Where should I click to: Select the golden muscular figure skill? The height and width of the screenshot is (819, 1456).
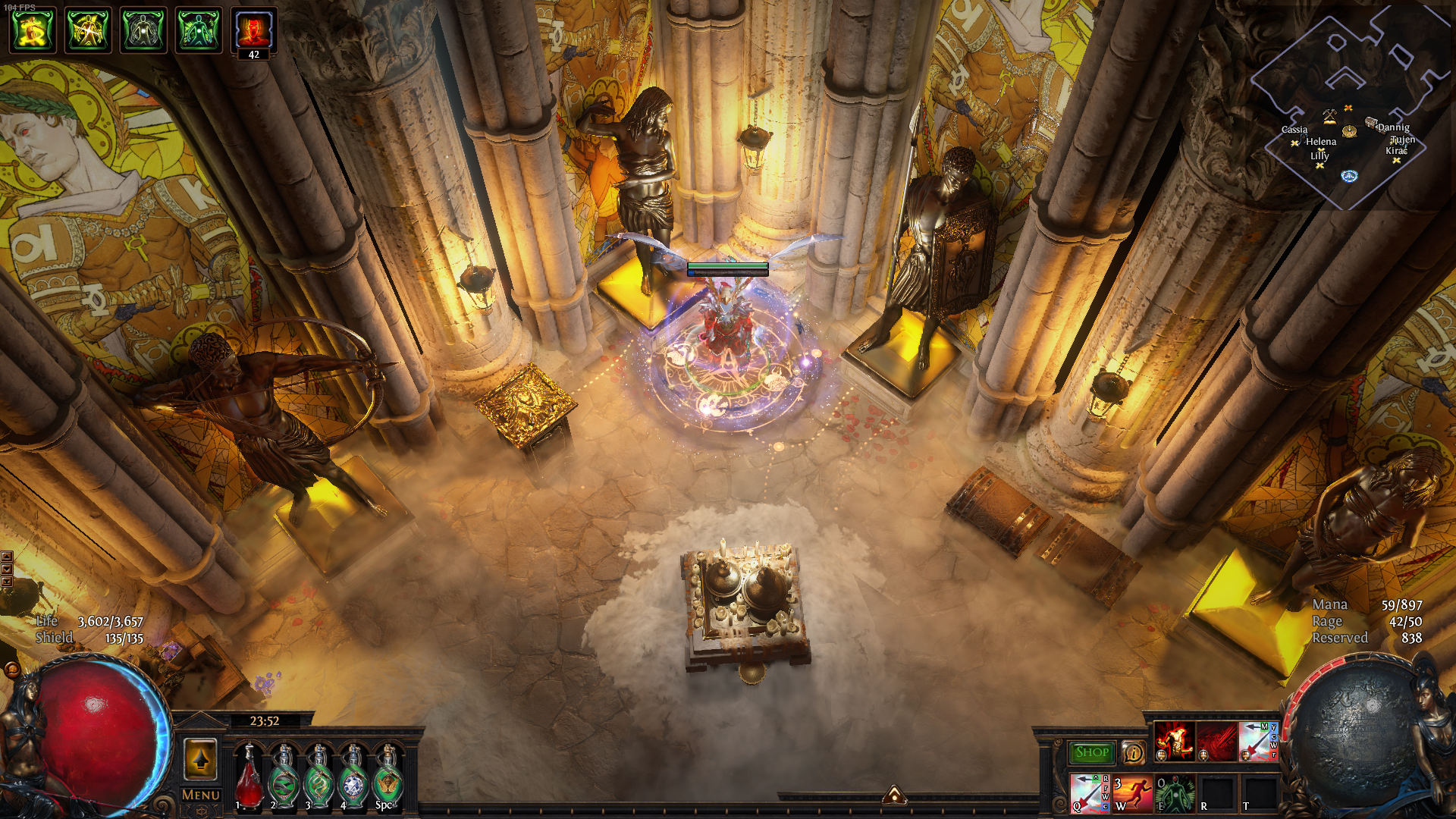point(1174,741)
